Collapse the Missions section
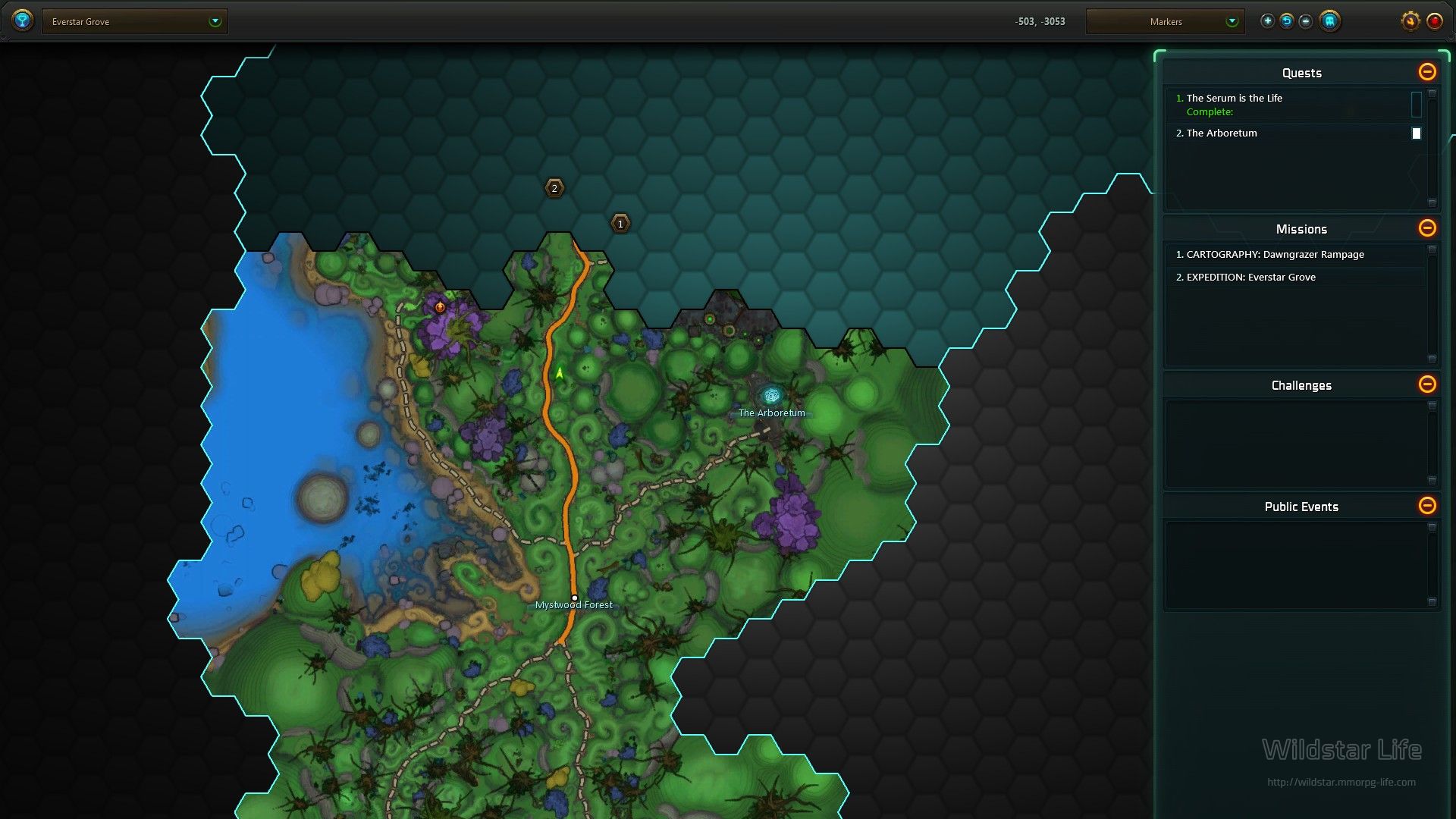The image size is (1456, 819). coord(1426,228)
